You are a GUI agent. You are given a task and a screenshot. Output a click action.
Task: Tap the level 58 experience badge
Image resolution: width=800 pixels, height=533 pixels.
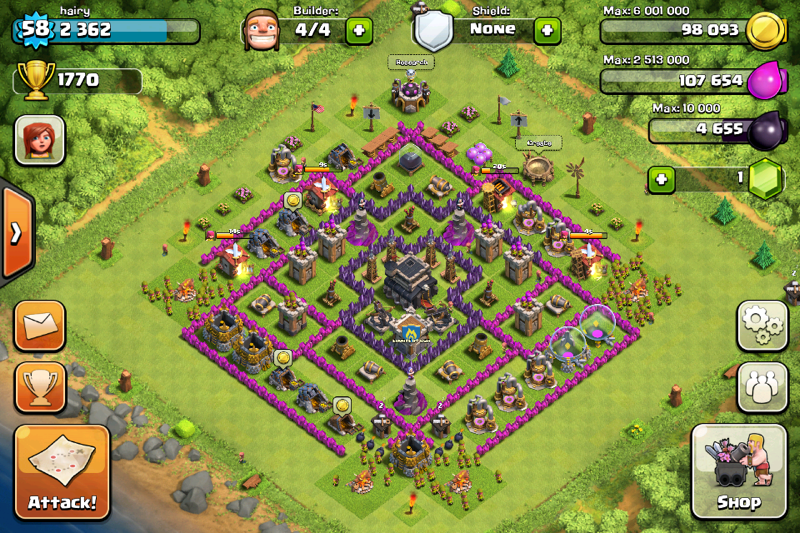click(x=36, y=28)
